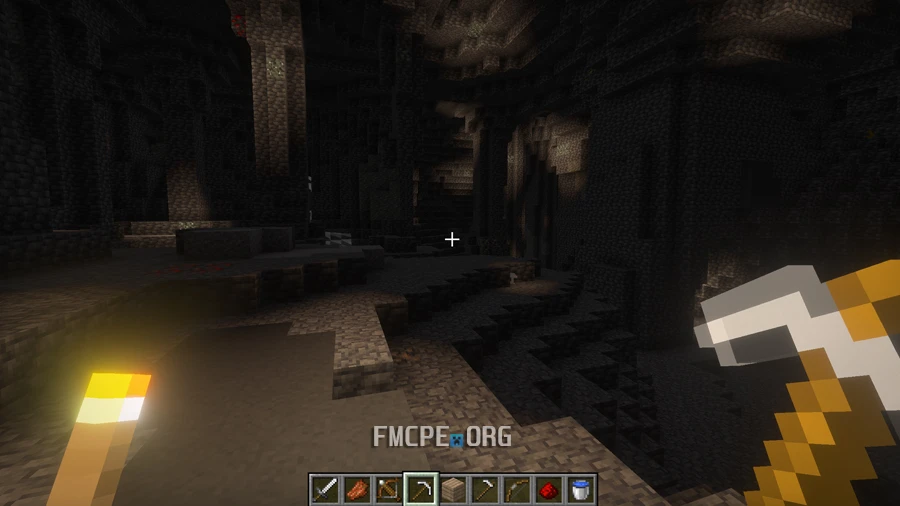Choose the raw meat hotbar slot
This screenshot has height=506, width=900.
click(356, 489)
